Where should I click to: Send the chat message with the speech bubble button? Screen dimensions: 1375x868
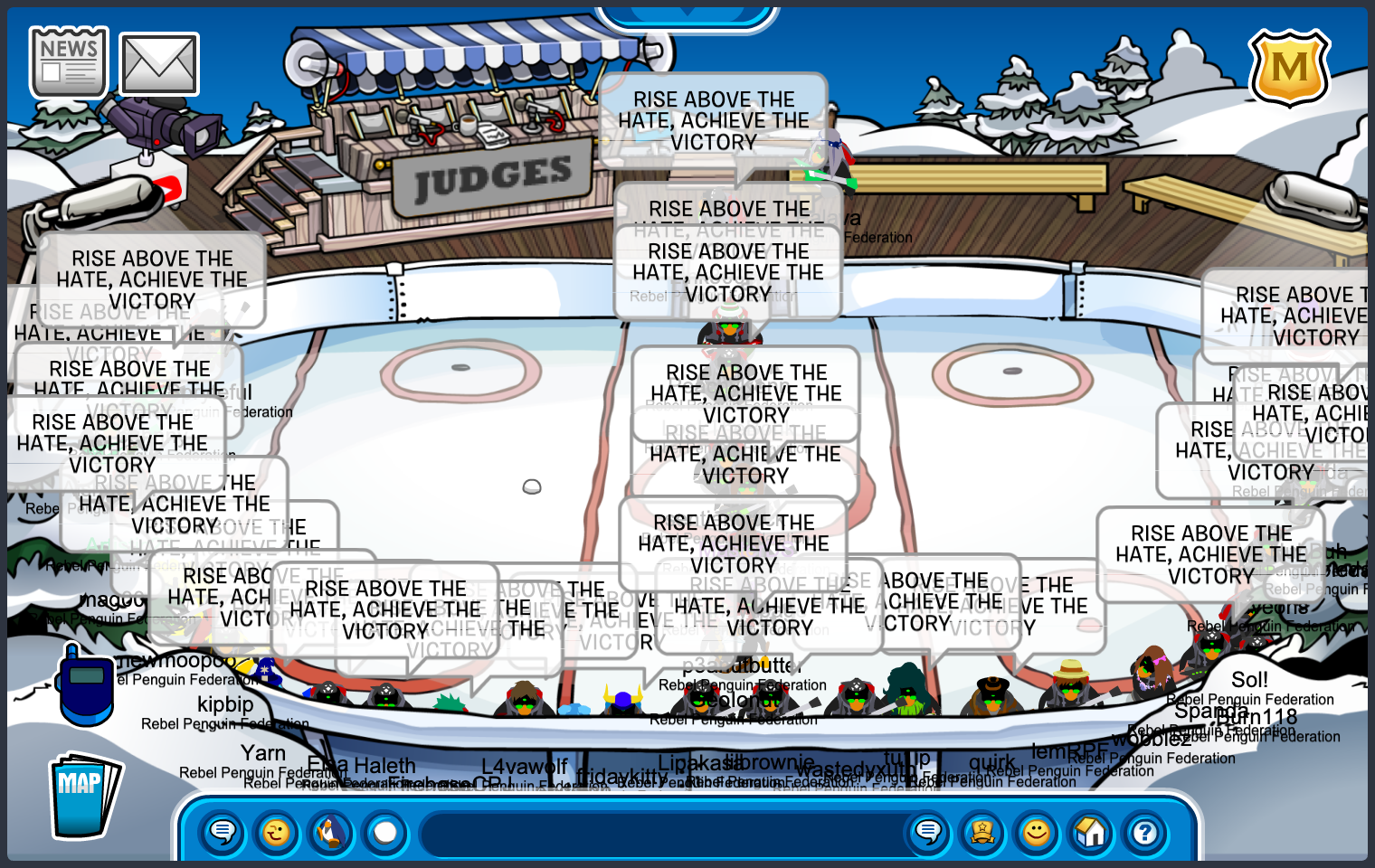coord(928,832)
